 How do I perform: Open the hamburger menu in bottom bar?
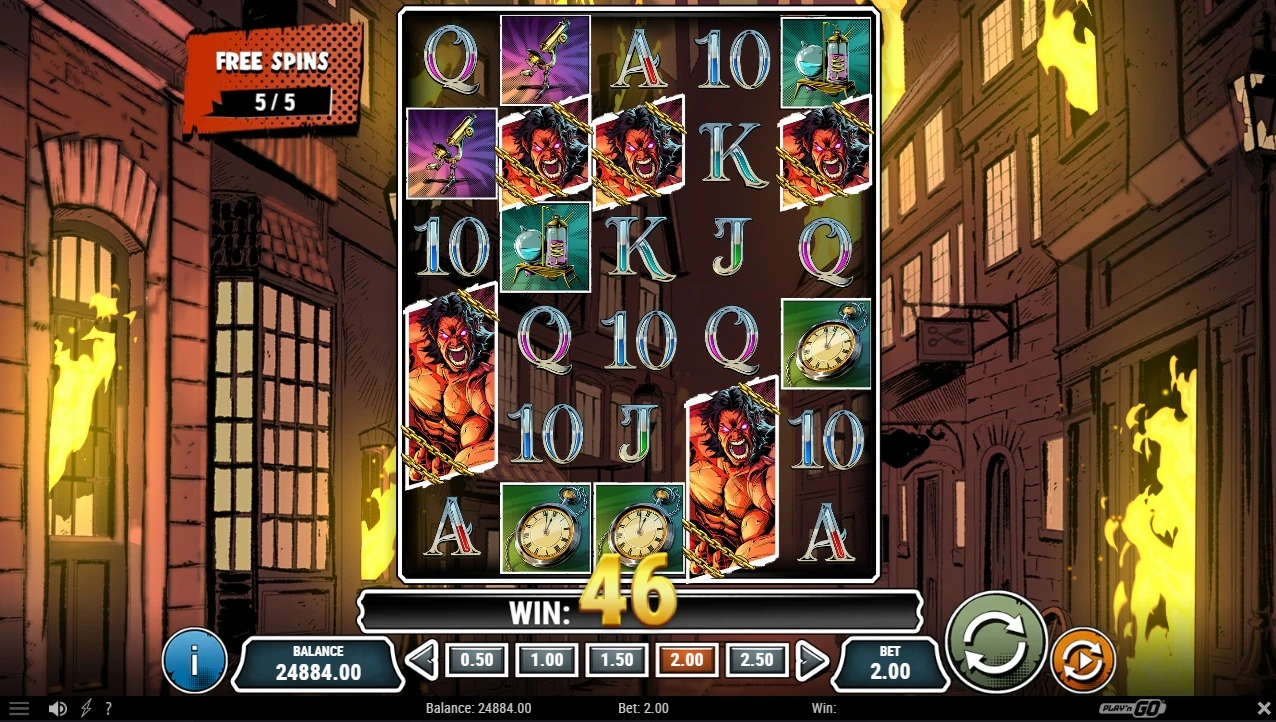19,709
